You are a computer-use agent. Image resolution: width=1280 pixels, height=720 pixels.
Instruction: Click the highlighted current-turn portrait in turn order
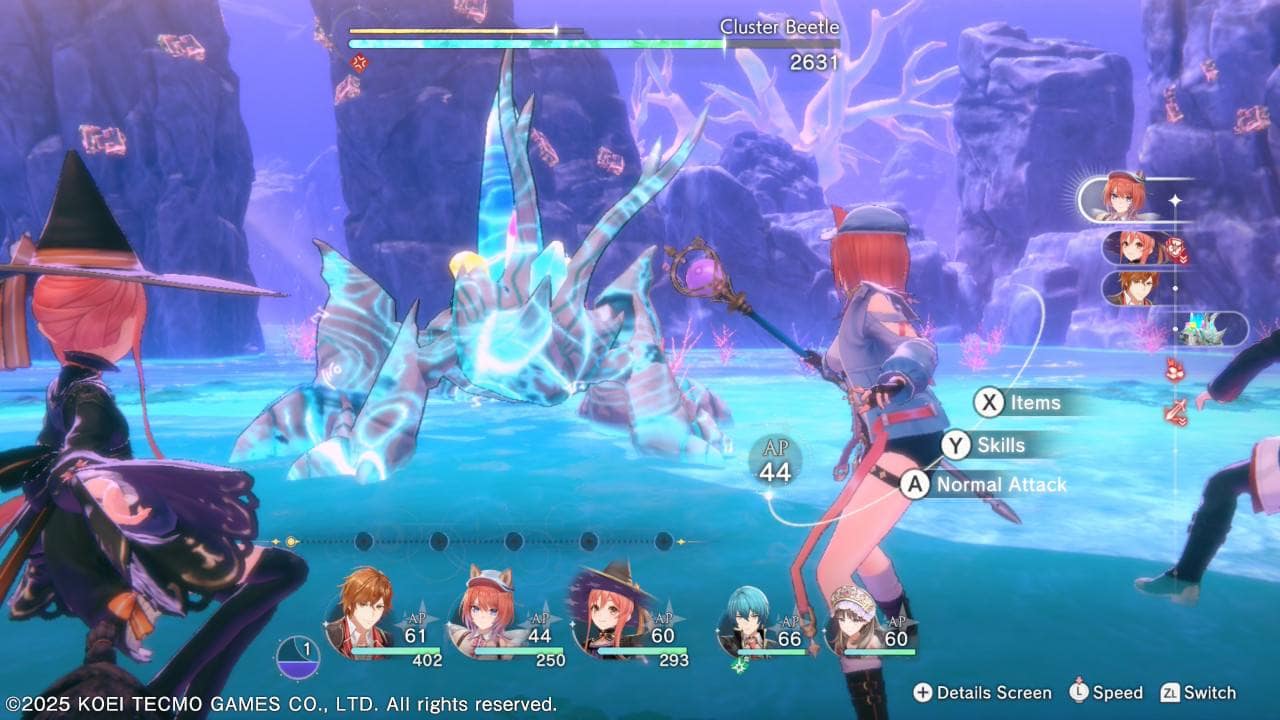tap(1125, 198)
